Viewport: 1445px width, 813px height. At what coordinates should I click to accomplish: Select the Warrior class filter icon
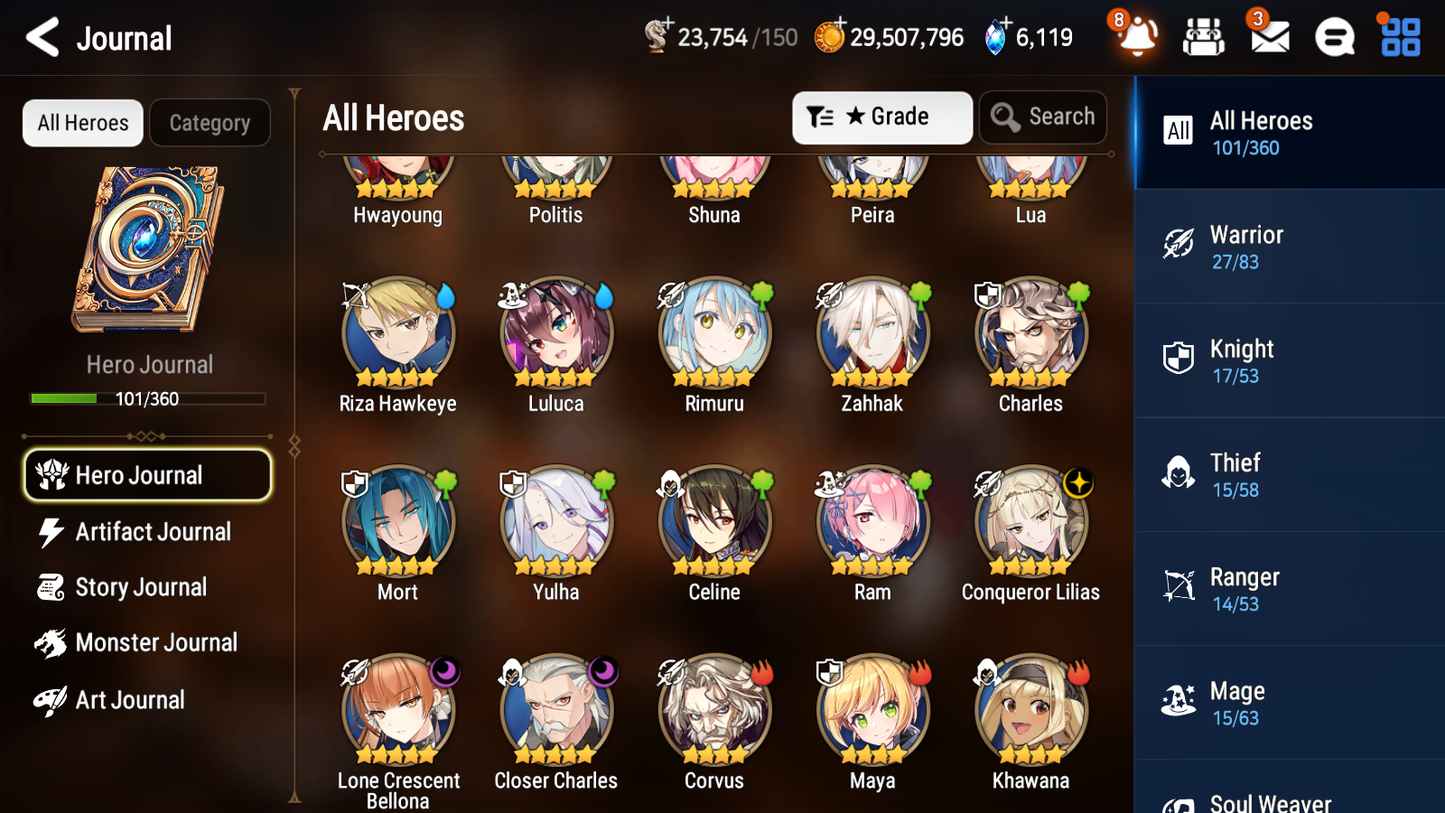(x=1178, y=244)
